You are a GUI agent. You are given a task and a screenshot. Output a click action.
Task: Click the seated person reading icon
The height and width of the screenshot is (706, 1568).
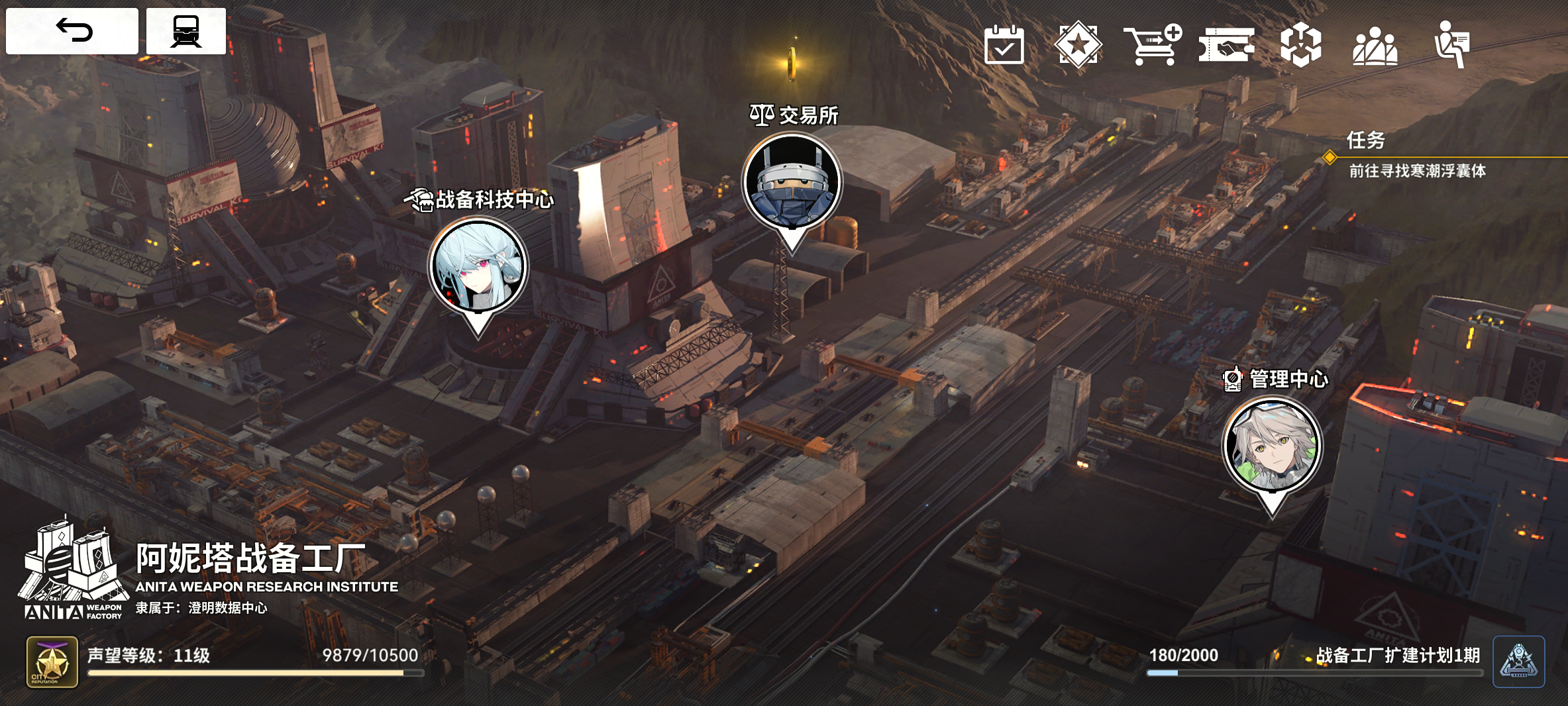click(x=1451, y=45)
